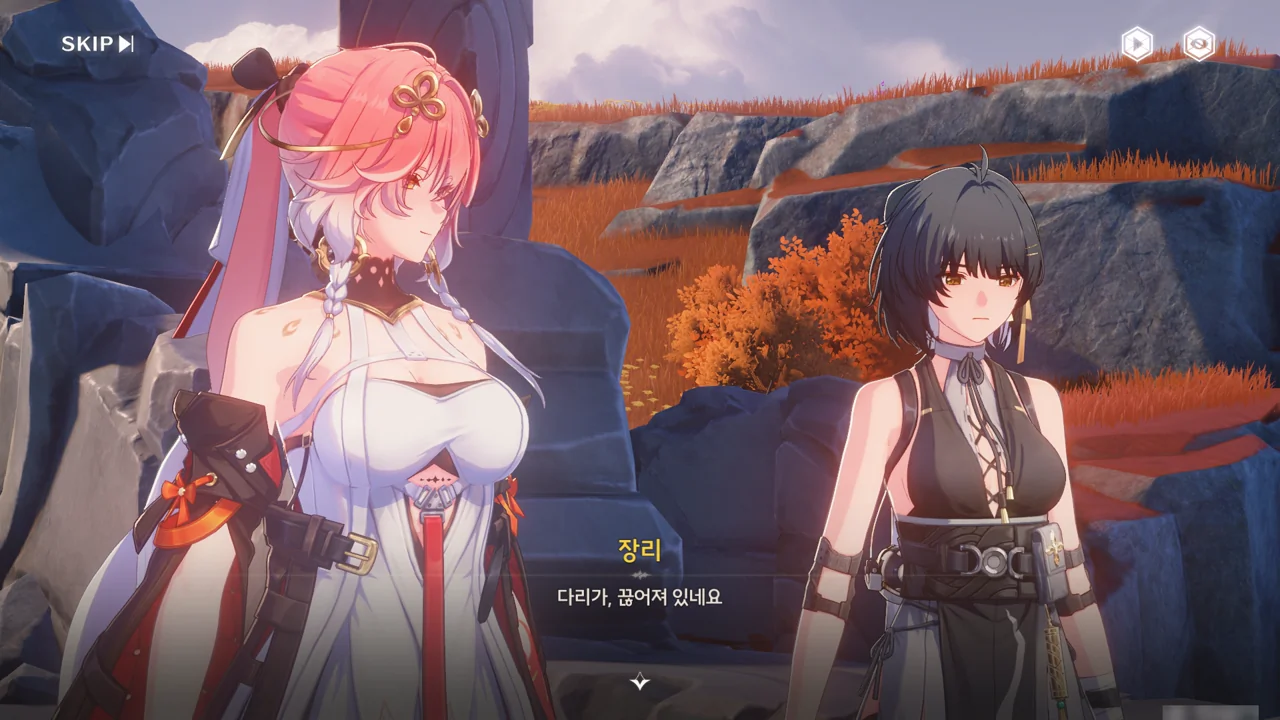Skip the cutscene dialogue
This screenshot has height=720, width=1280.
[x=97, y=44]
